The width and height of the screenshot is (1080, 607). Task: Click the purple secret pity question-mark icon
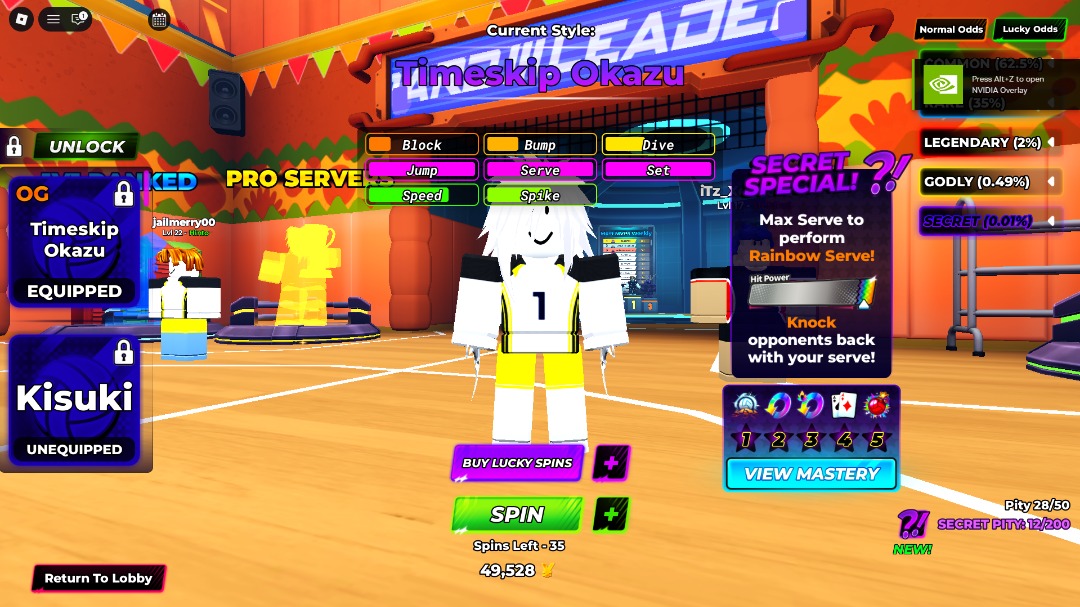click(911, 524)
